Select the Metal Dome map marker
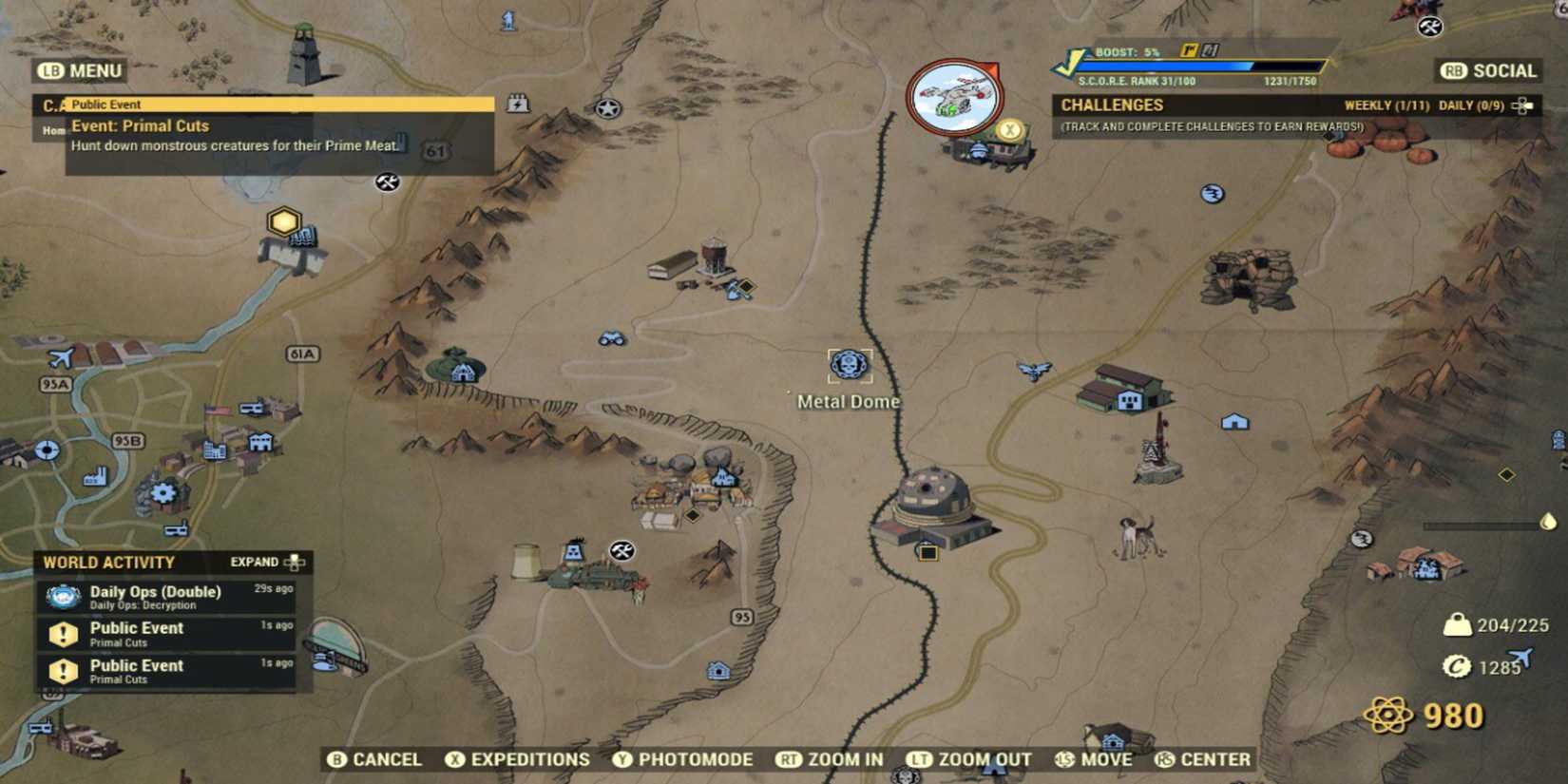 (849, 363)
